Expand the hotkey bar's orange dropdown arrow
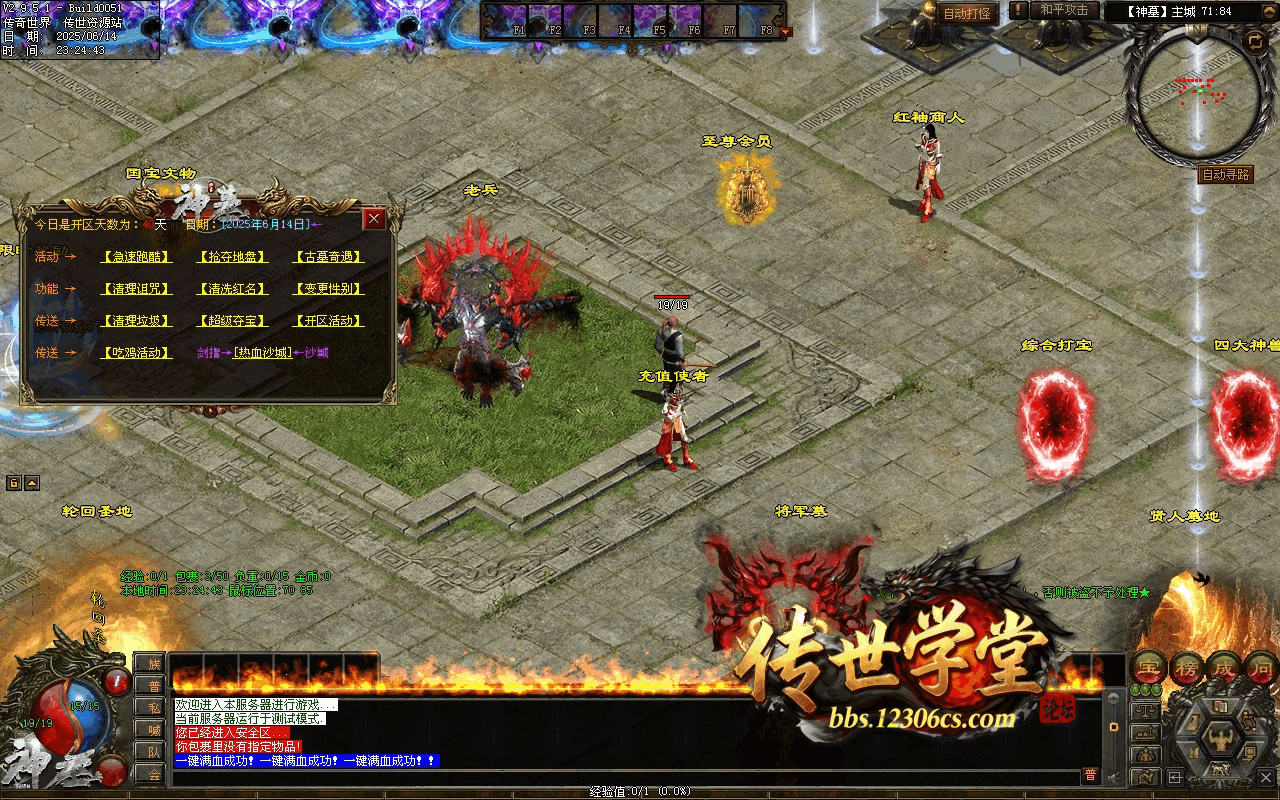The width and height of the screenshot is (1280, 800). 785,32
